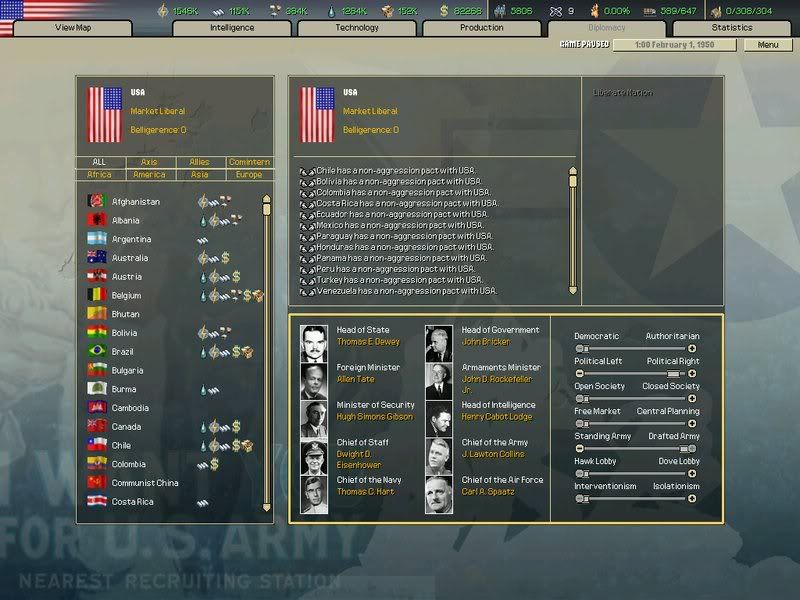This screenshot has width=800, height=600.
Task: Open the Production tab
Action: pos(481,28)
